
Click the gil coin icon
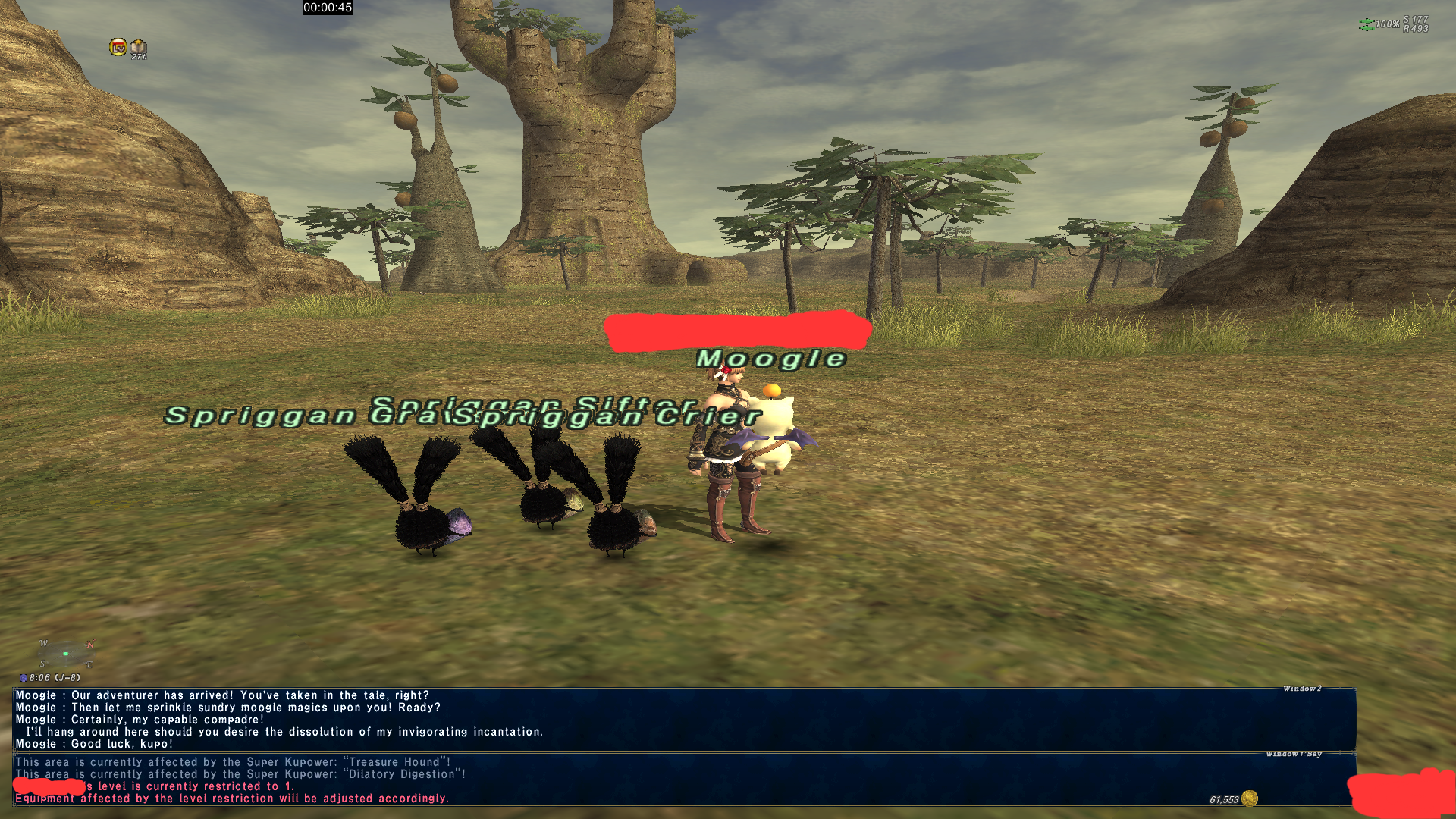pos(1250,799)
